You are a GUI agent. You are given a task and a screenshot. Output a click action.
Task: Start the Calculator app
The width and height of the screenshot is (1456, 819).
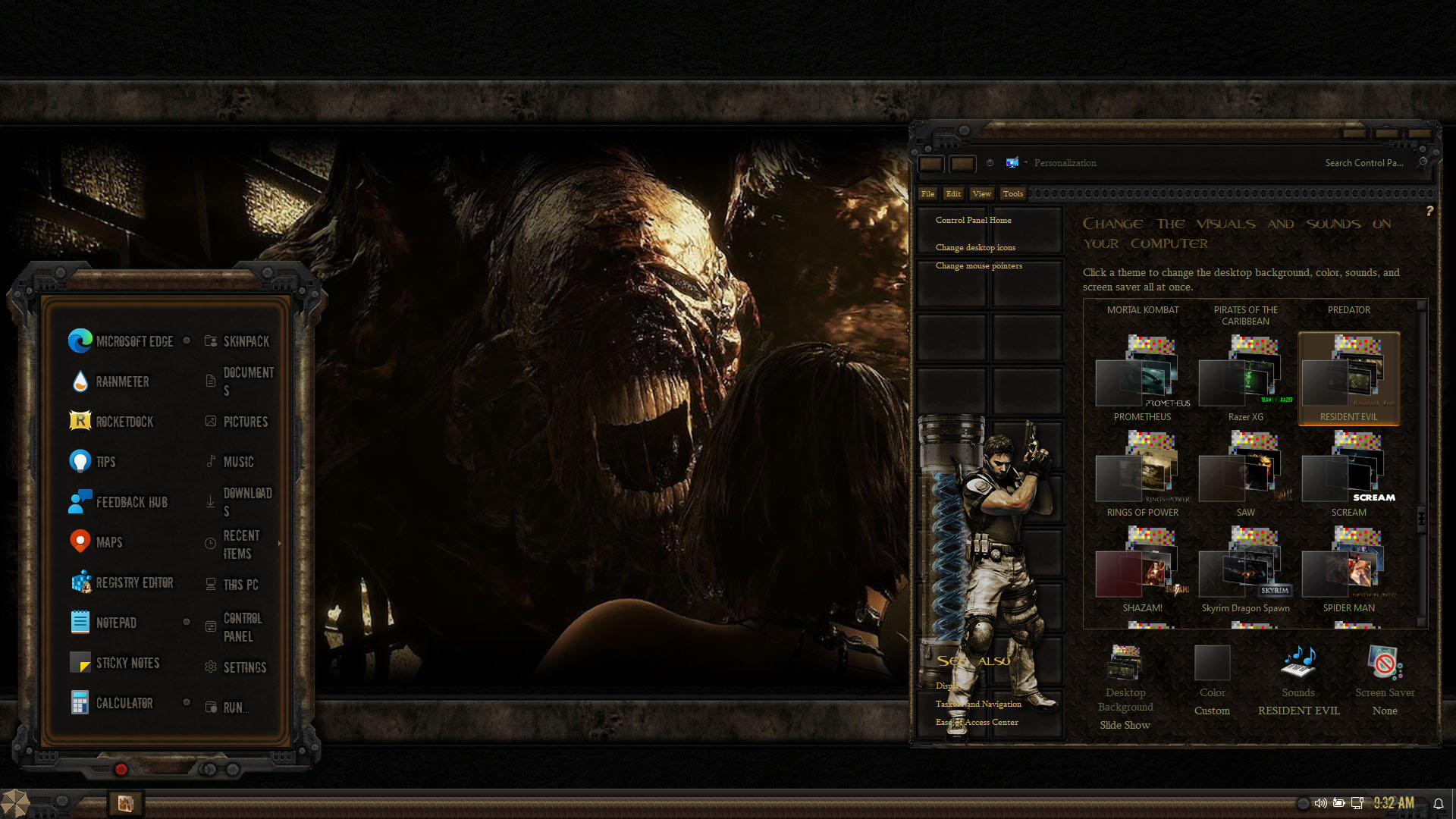(x=112, y=703)
